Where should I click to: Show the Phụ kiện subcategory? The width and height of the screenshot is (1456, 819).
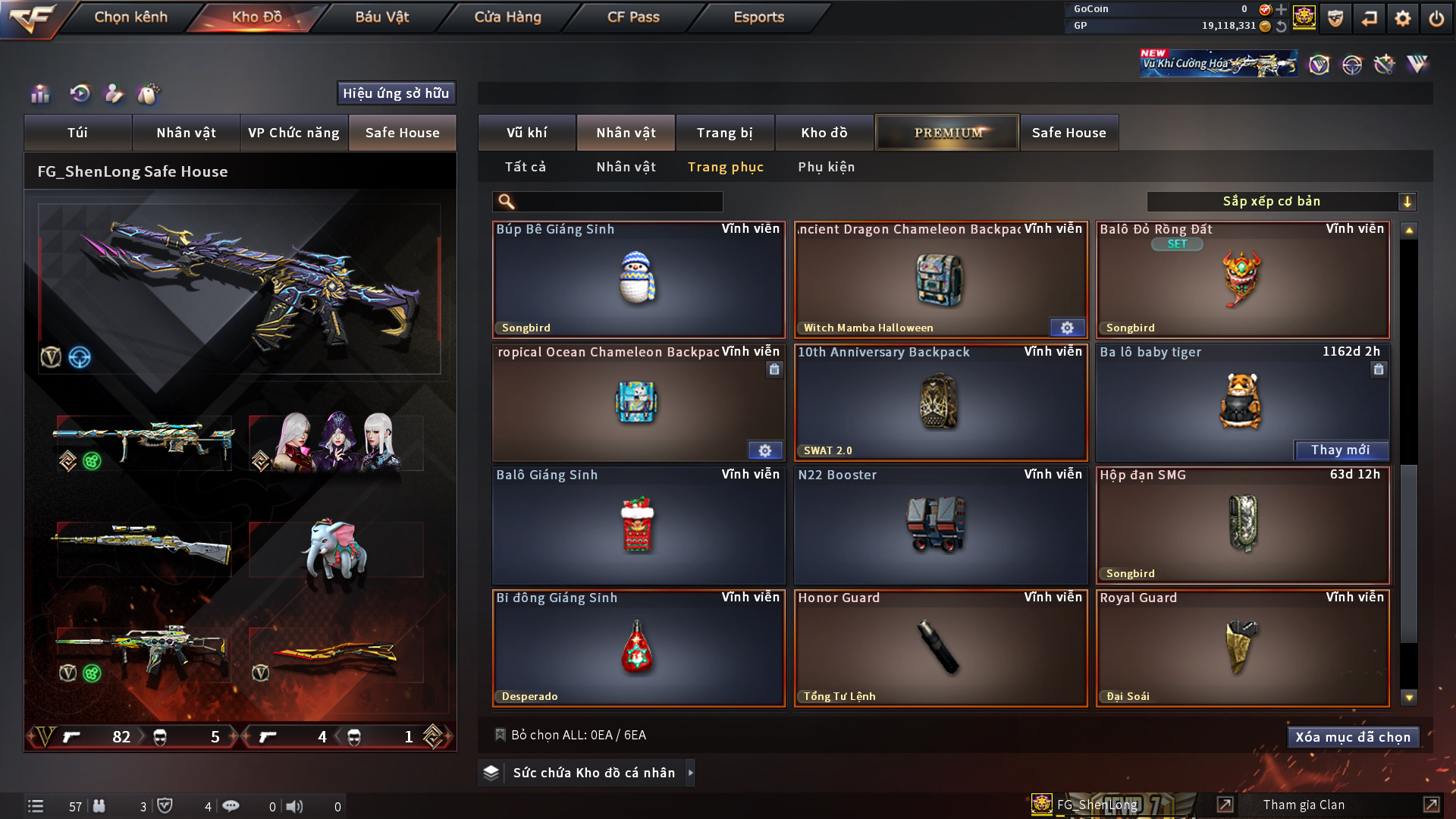pos(826,167)
